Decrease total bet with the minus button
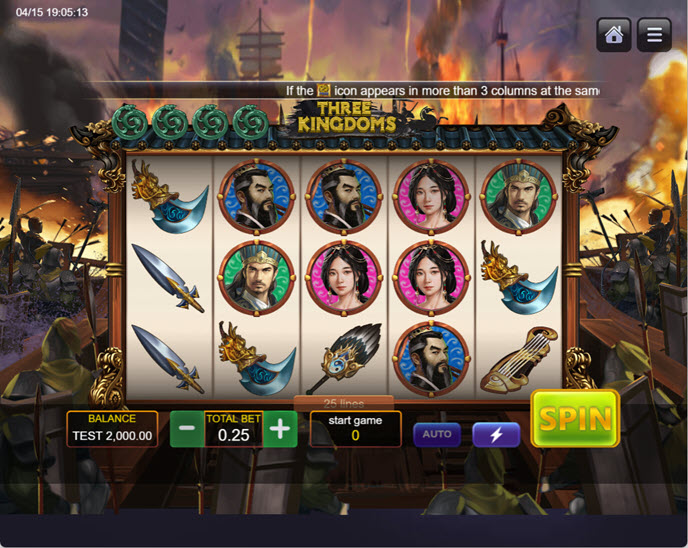The image size is (688, 548). [187, 429]
